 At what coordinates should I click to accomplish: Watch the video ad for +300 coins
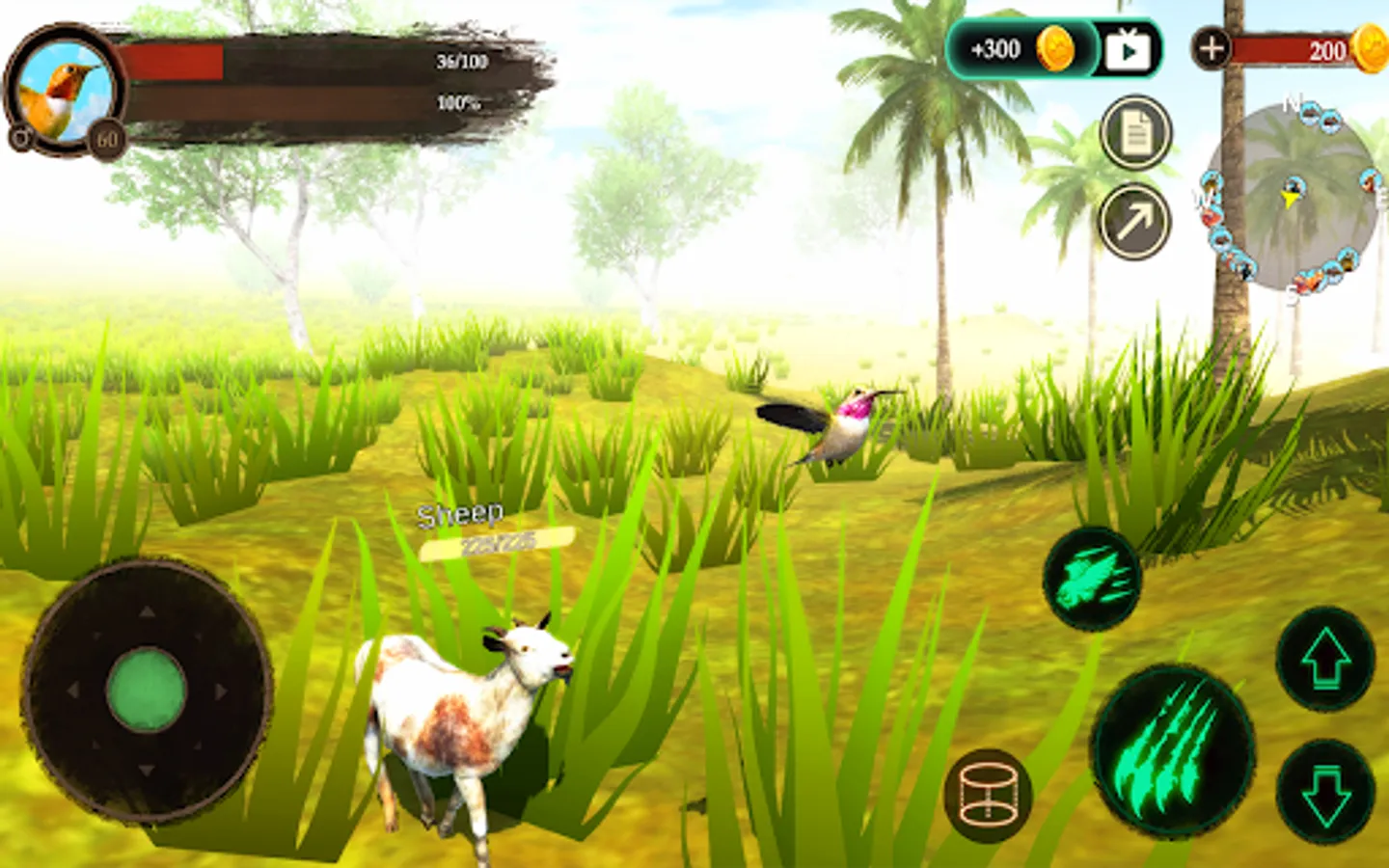tap(1127, 49)
